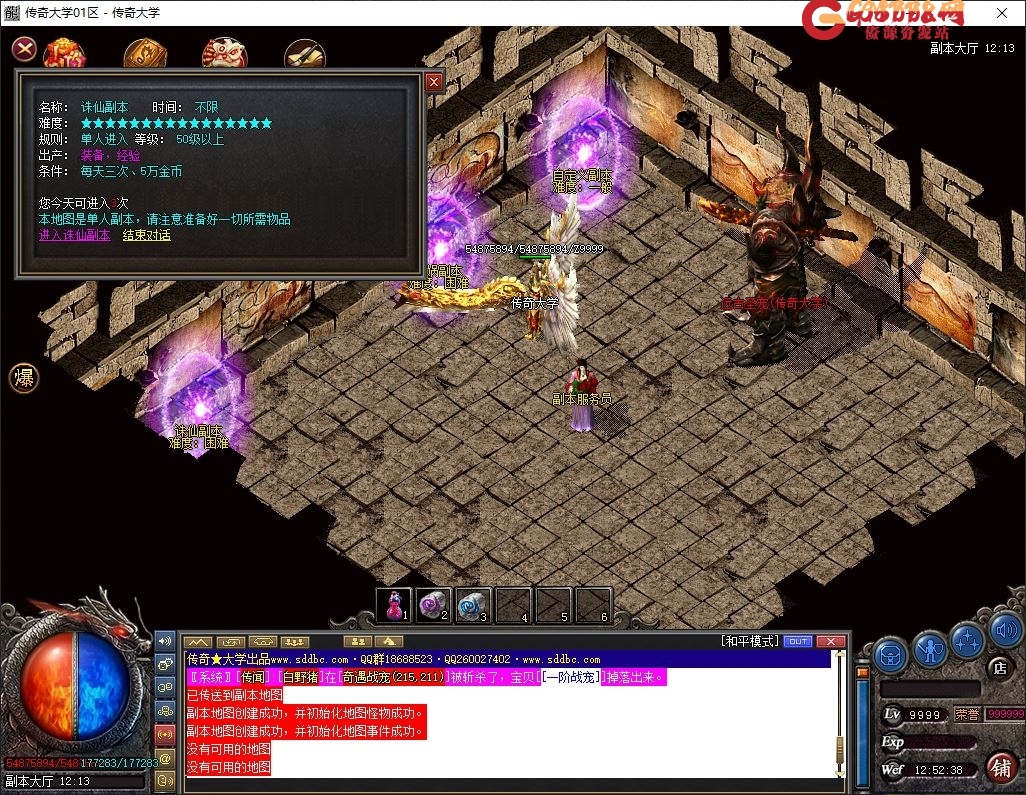
Task: Enter the 诛仙副本 dungeon via the pink link
Action: tap(74, 235)
